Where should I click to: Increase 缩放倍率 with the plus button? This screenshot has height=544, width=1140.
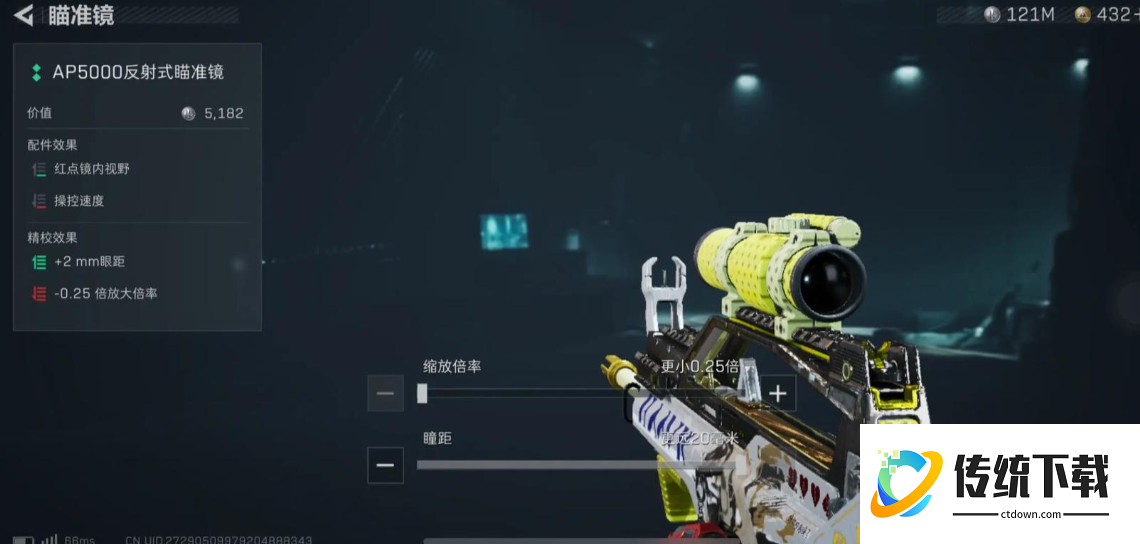778,393
